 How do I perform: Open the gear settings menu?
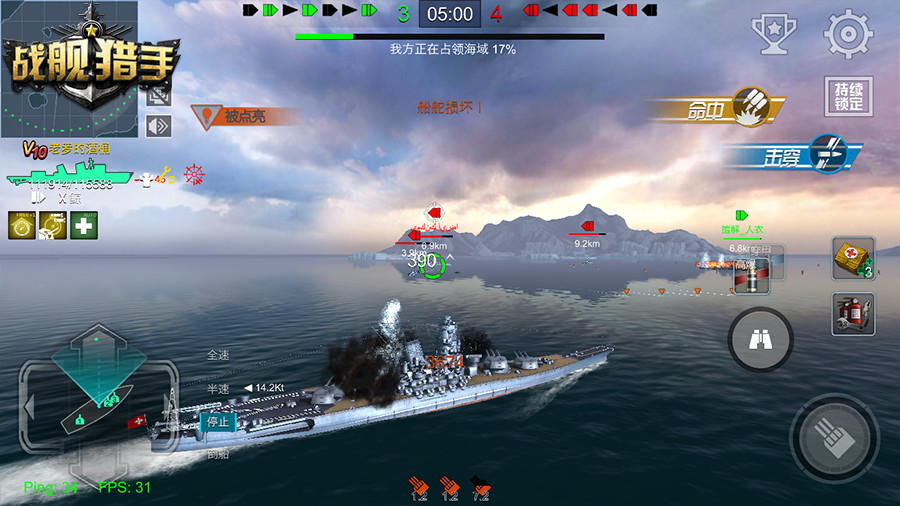848,34
